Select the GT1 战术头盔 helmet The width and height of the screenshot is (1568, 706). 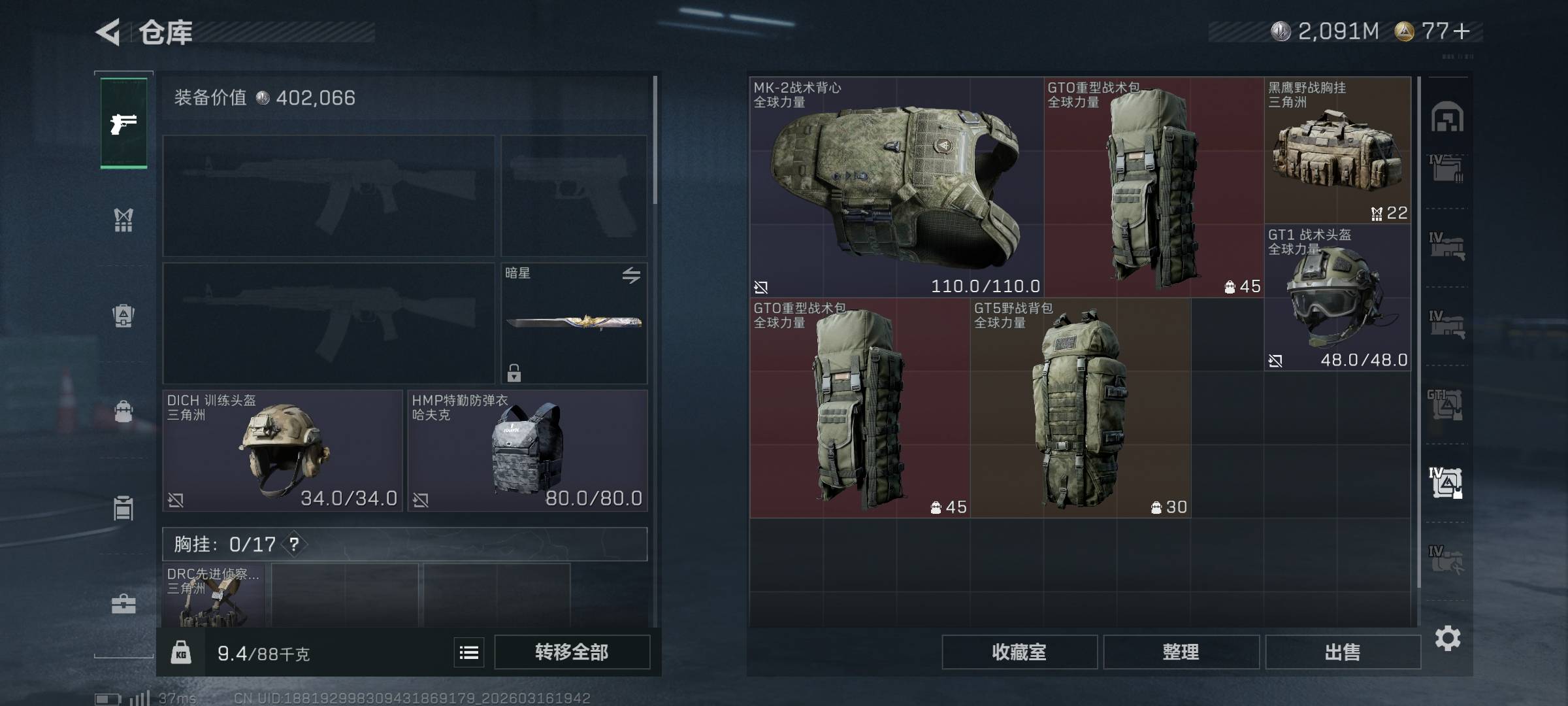coord(1337,298)
